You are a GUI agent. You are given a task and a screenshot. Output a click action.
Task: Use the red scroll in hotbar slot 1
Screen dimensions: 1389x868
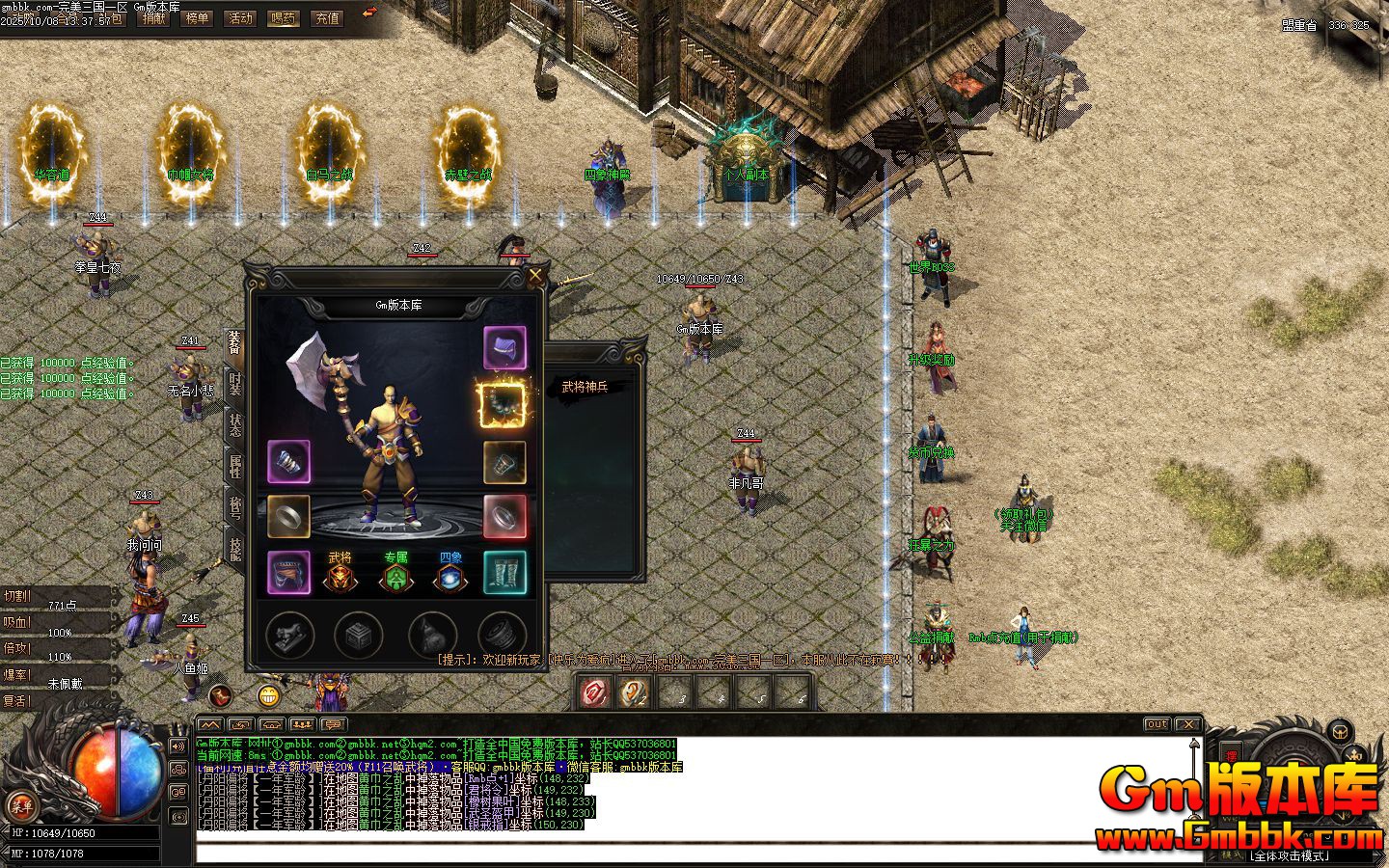(x=595, y=692)
